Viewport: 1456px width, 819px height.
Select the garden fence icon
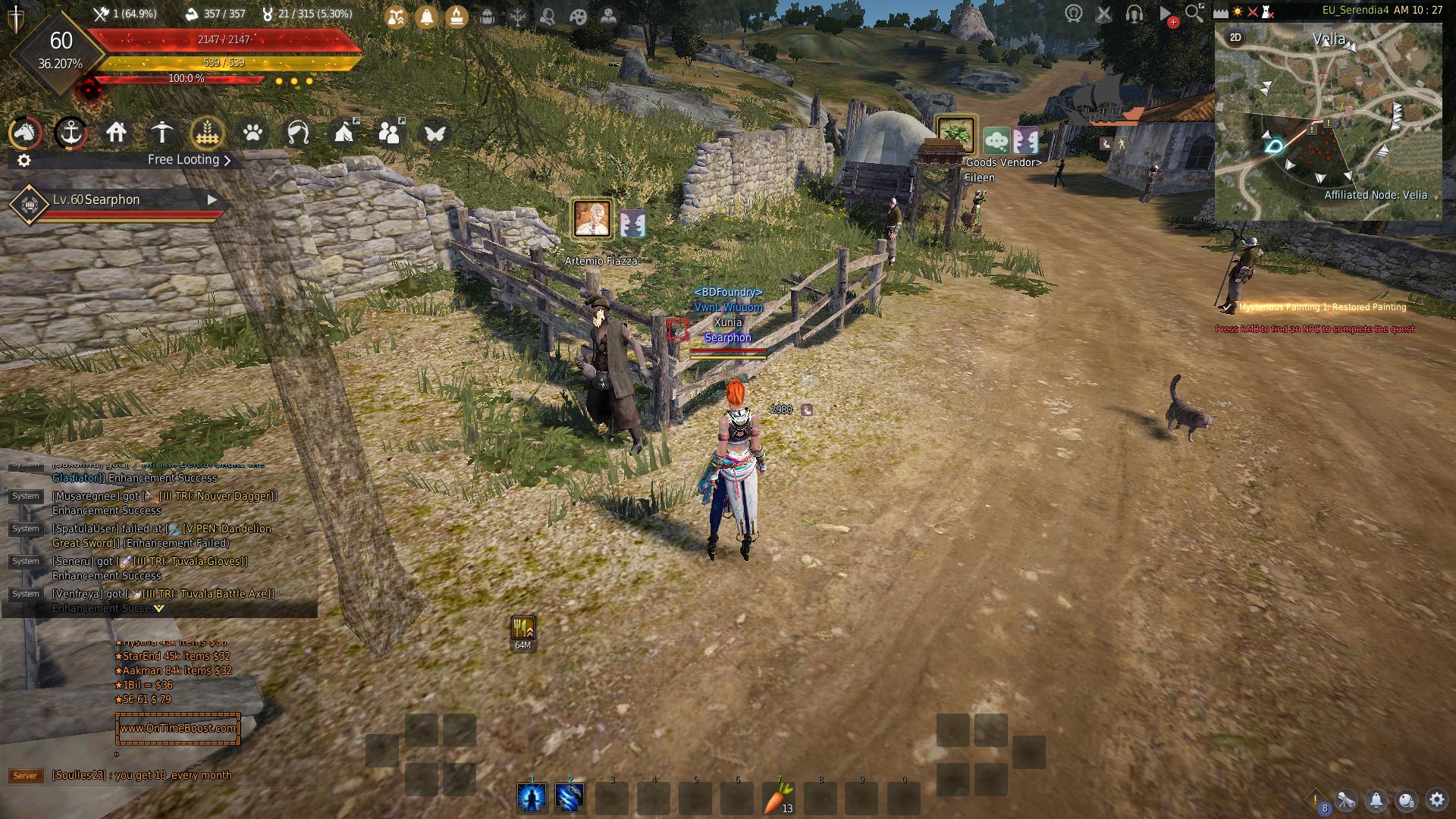coord(207,133)
